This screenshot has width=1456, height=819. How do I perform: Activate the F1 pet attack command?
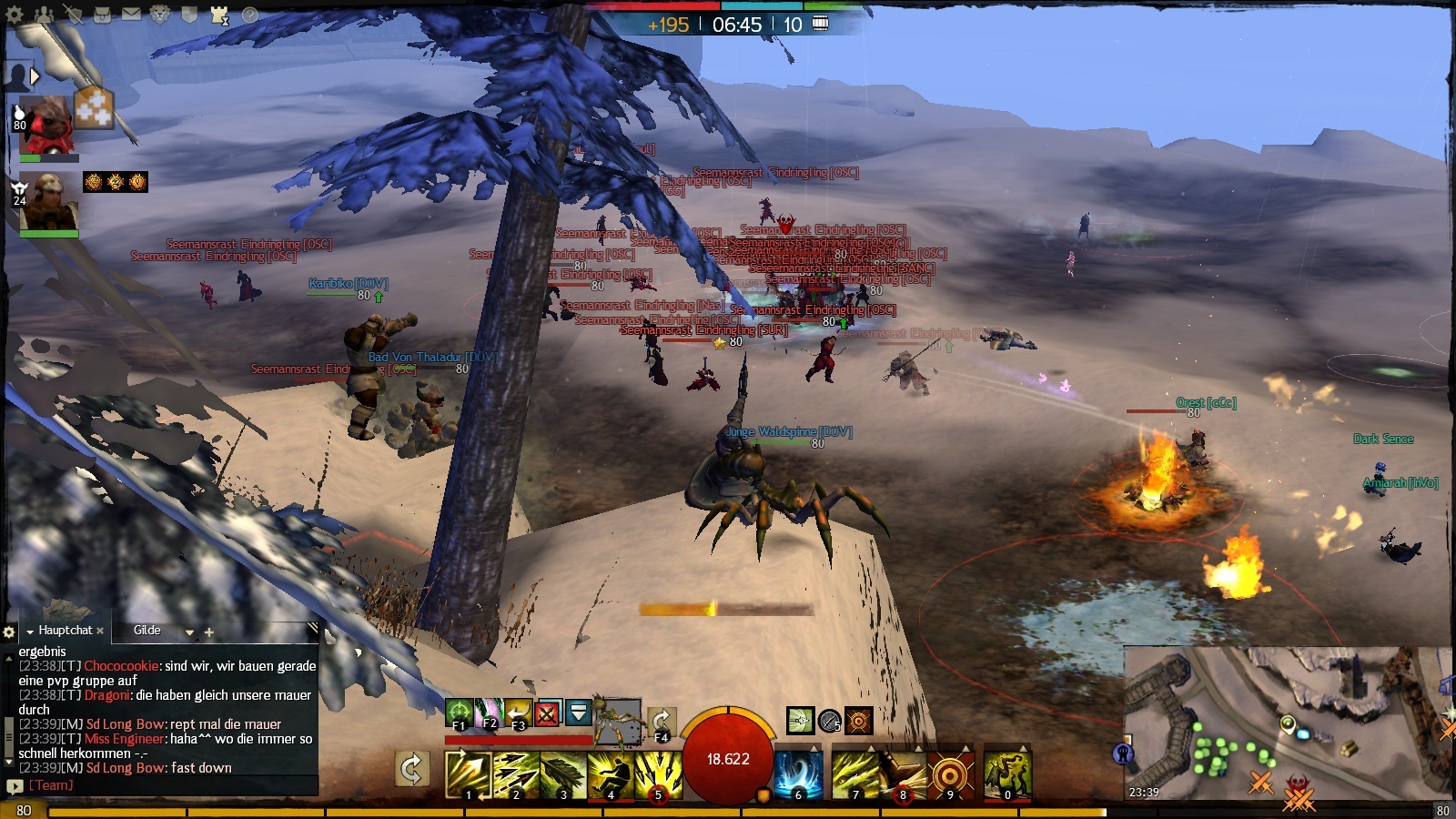460,713
